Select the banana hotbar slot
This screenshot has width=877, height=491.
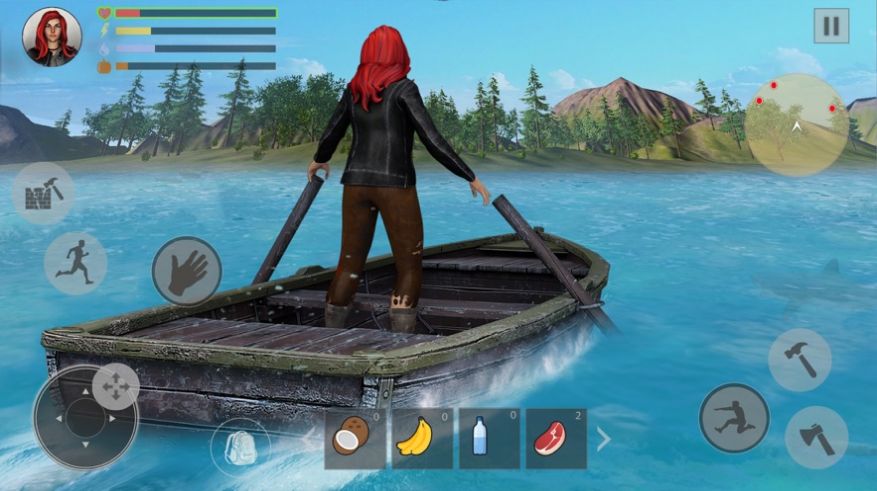(422, 439)
